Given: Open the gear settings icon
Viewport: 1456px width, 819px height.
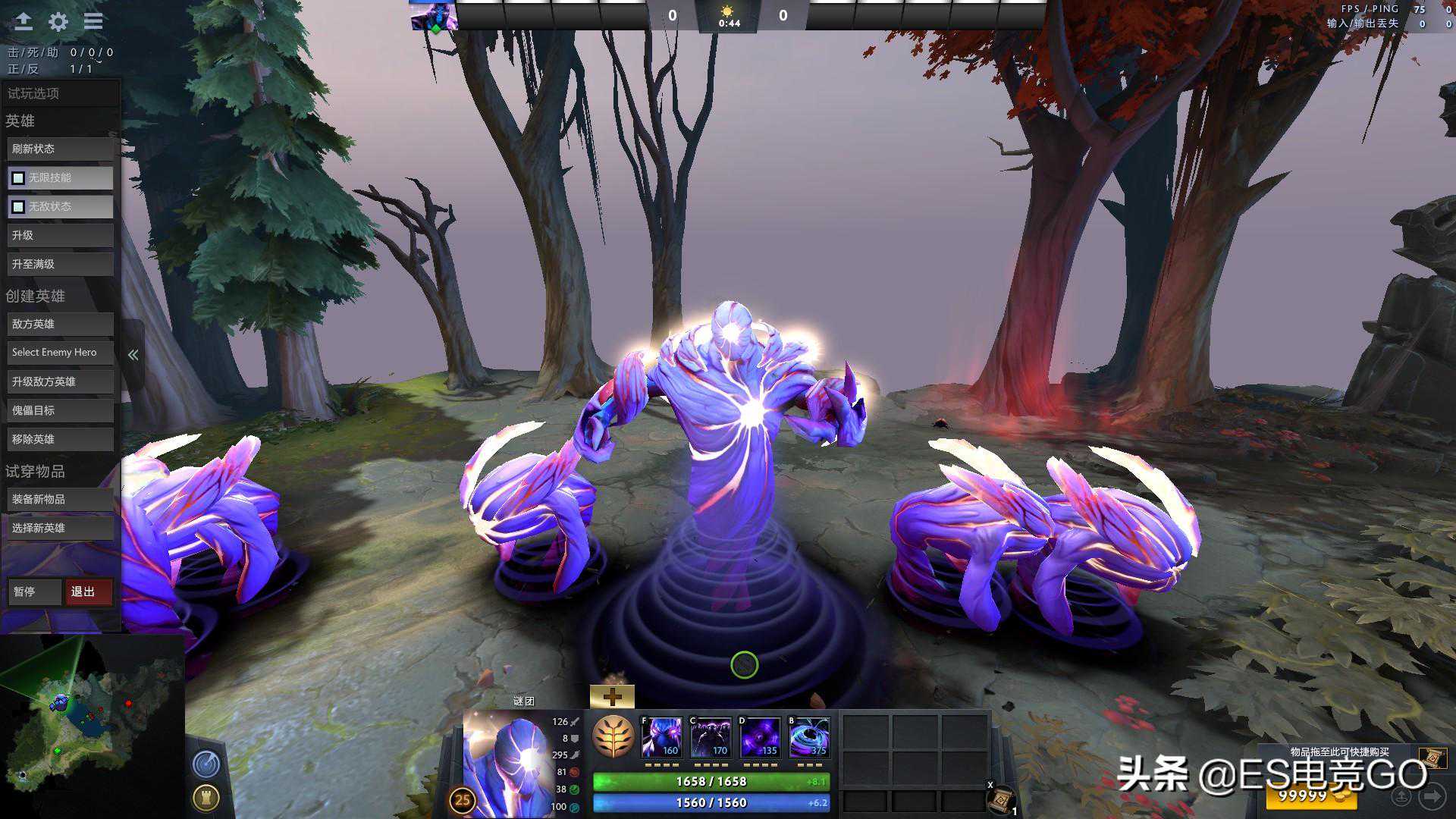Looking at the screenshot, I should [58, 21].
